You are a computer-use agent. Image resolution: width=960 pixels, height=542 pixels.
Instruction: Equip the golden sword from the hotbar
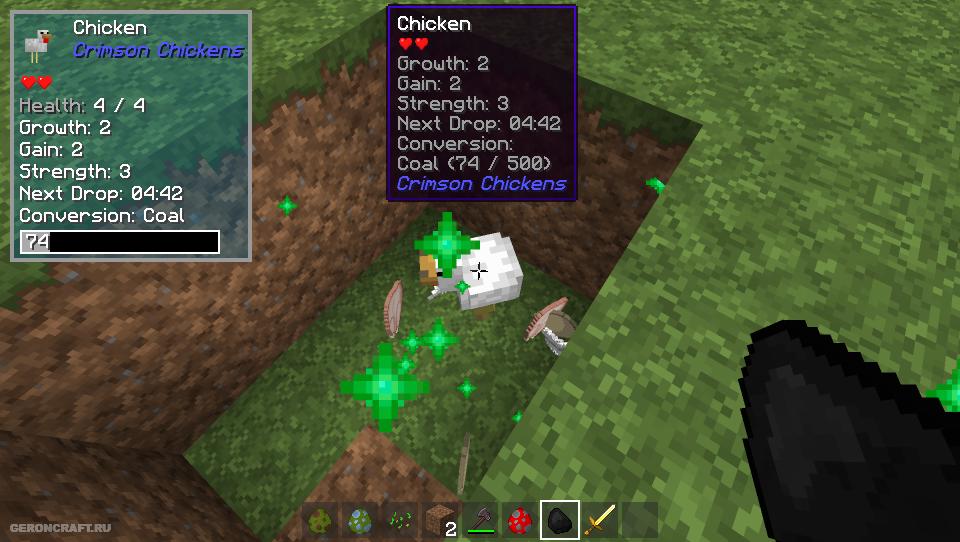pyautogui.click(x=600, y=520)
